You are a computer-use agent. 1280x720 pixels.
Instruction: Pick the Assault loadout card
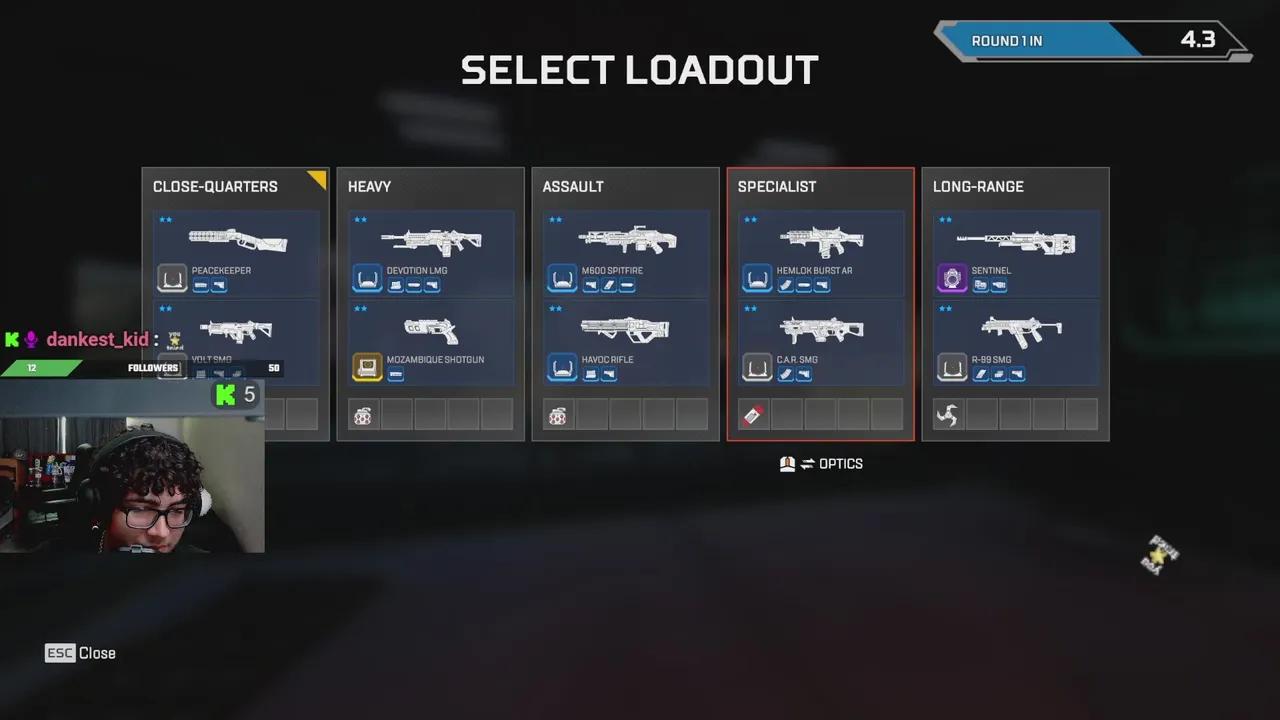pos(625,187)
